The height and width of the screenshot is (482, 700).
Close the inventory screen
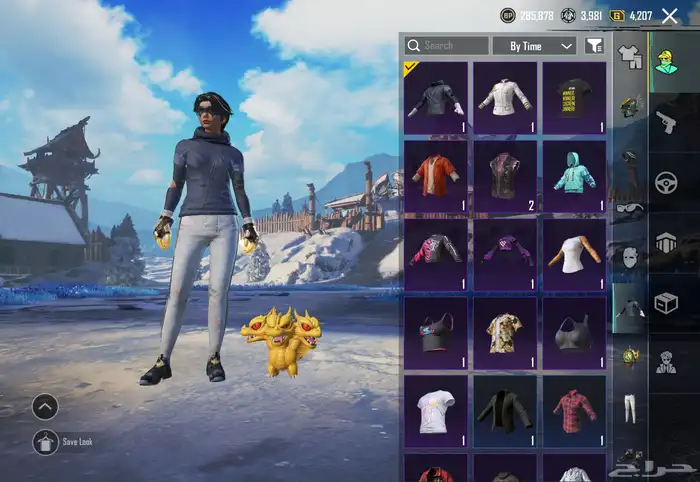point(670,15)
